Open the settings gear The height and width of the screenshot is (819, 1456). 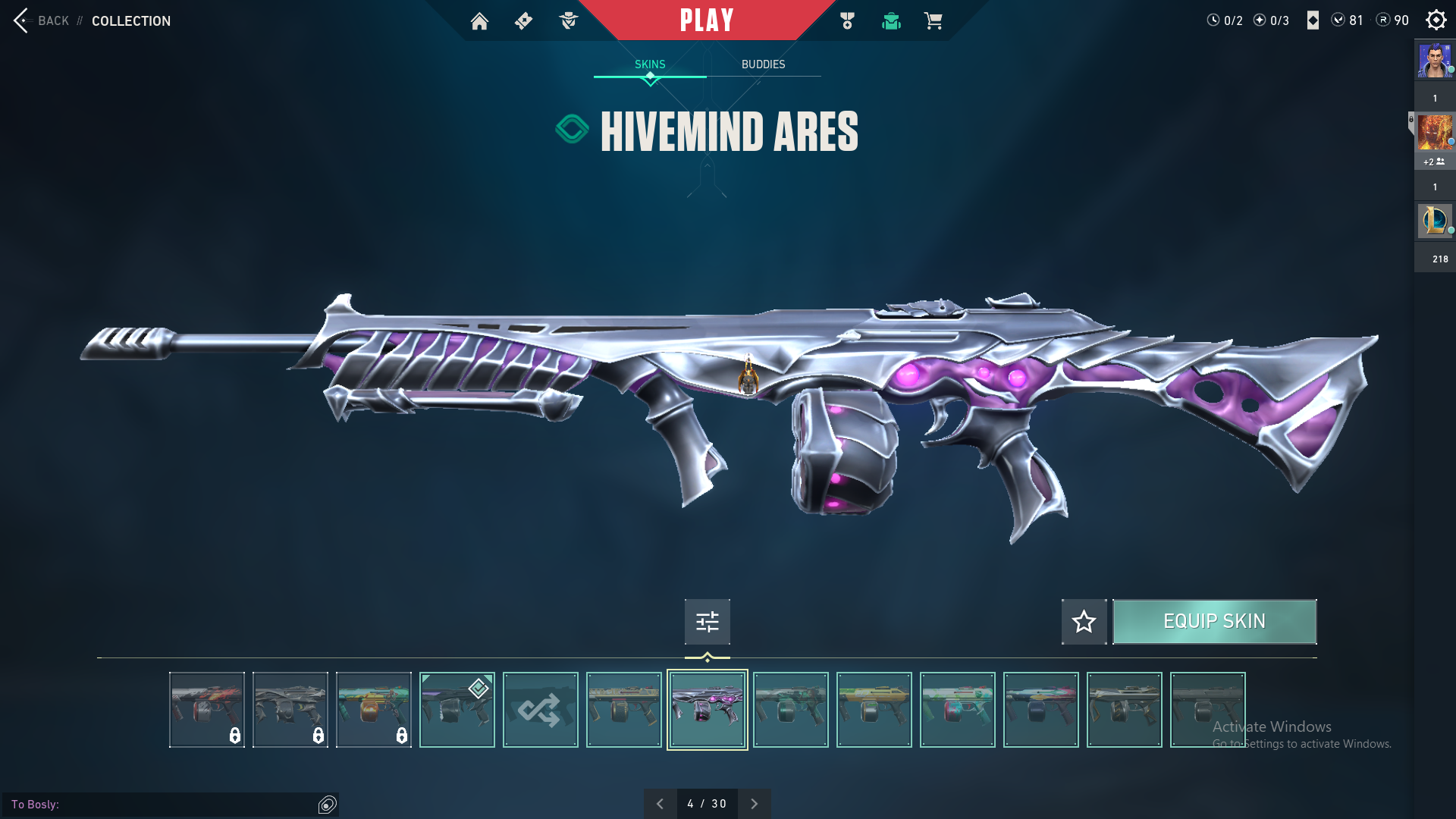[1436, 20]
